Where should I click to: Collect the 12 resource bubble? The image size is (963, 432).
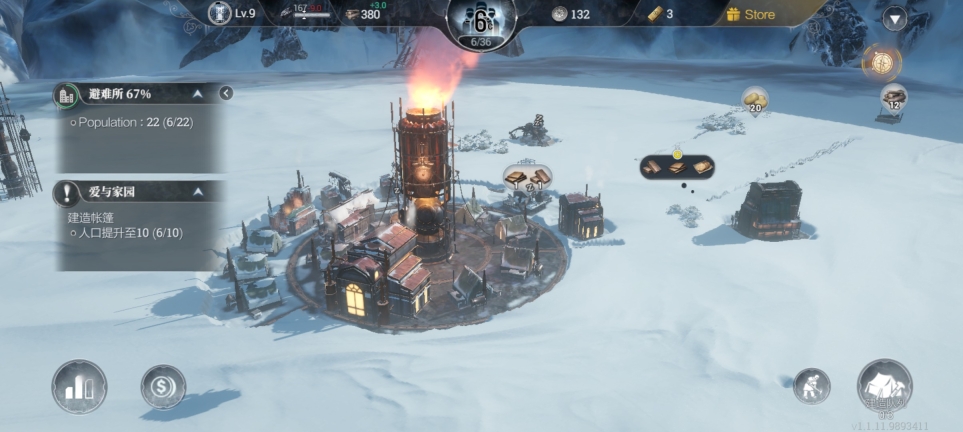(894, 98)
